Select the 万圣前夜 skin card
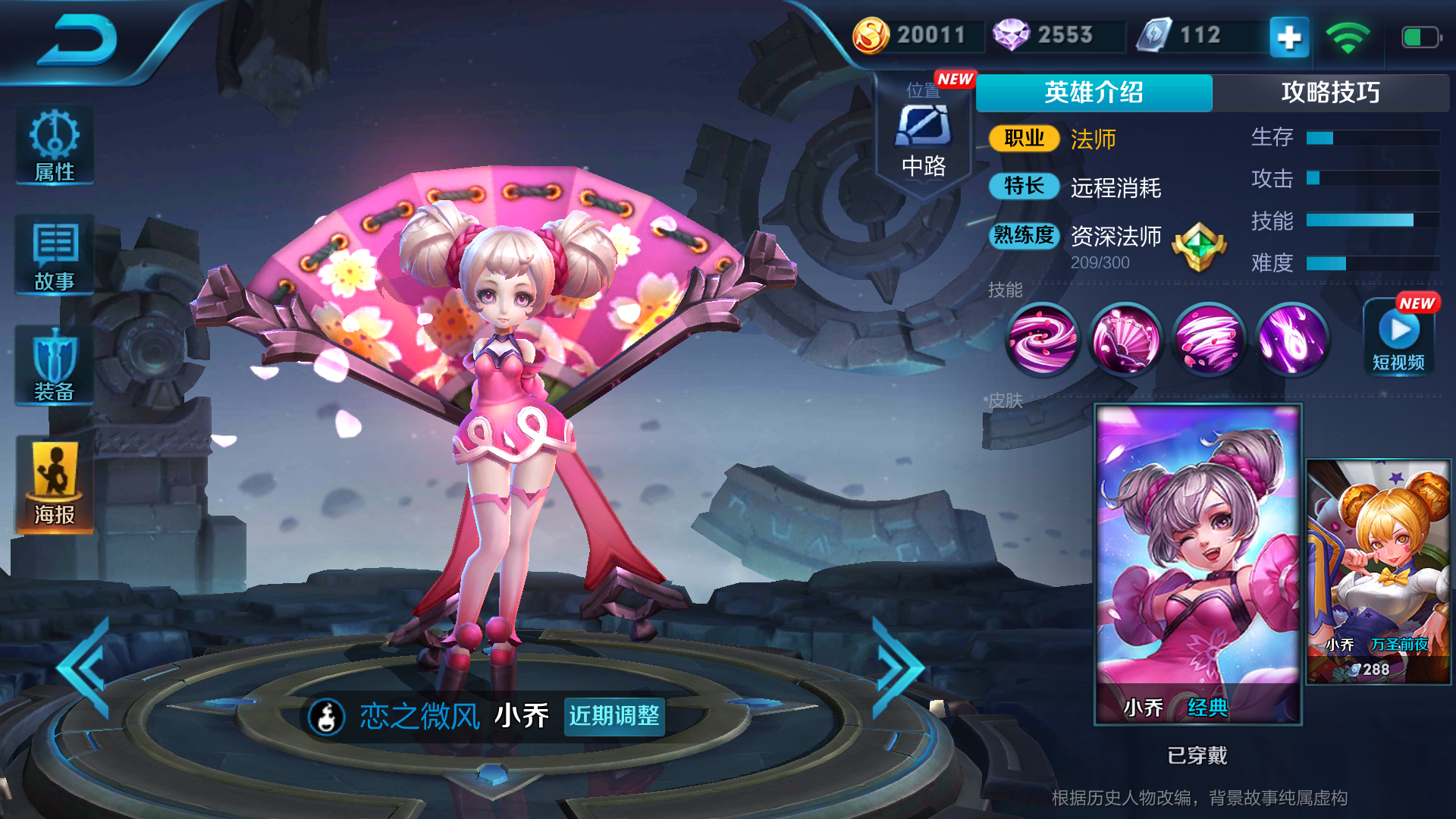The image size is (1456, 819). [x=1378, y=572]
